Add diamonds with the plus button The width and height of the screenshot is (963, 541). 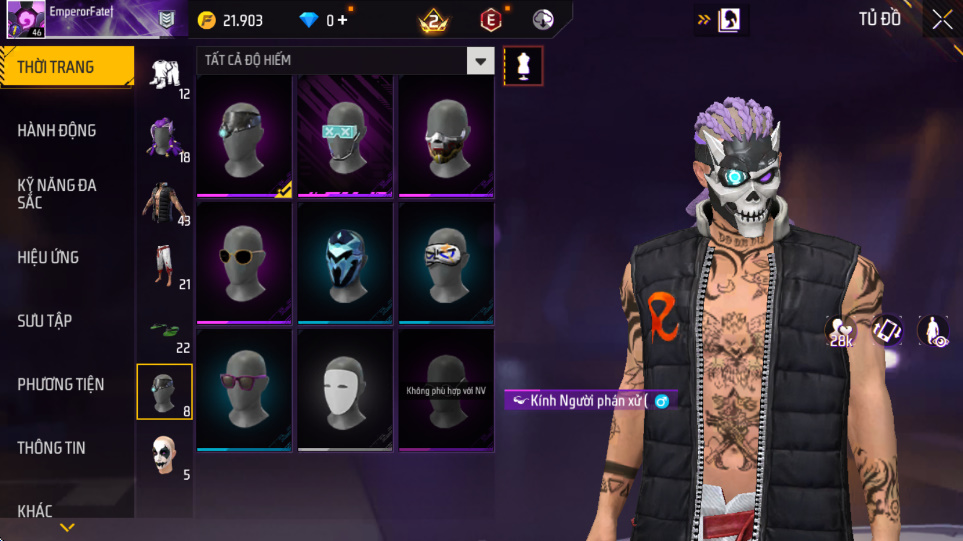tap(343, 20)
